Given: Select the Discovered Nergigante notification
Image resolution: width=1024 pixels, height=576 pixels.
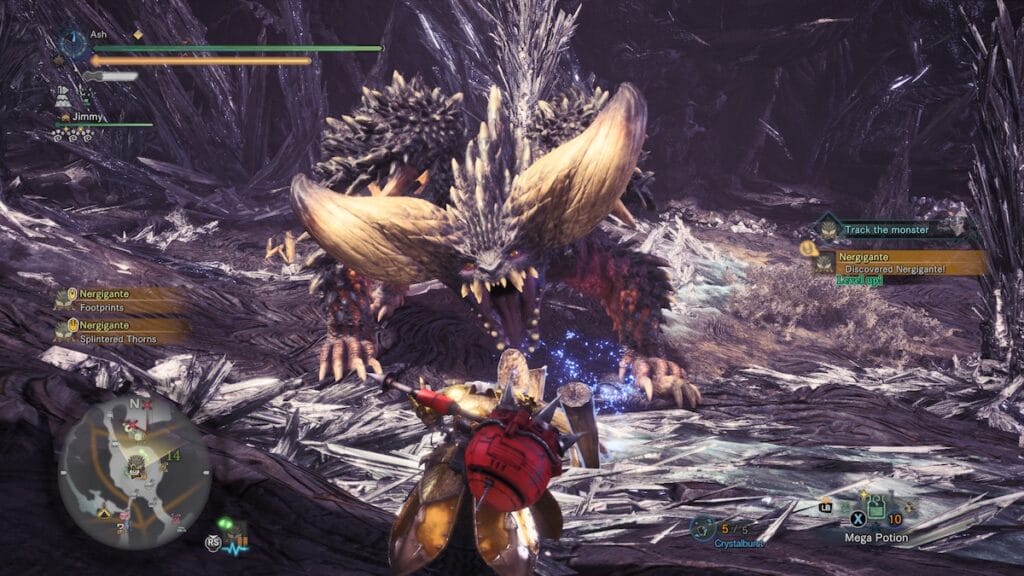Looking at the screenshot, I should pyautogui.click(x=896, y=262).
